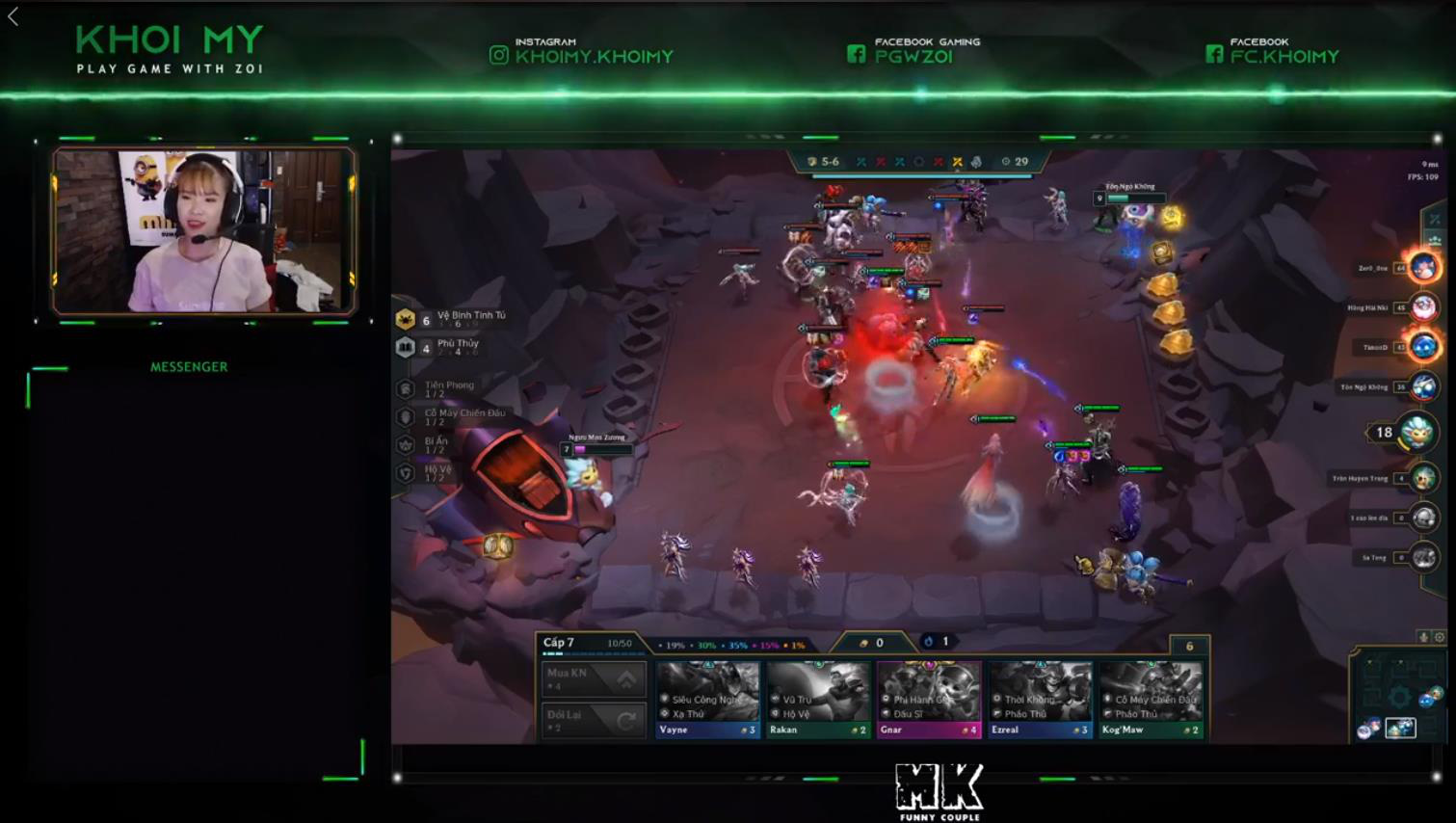Buy Ezreal from the shop
This screenshot has height=823, width=1456.
click(x=1040, y=699)
